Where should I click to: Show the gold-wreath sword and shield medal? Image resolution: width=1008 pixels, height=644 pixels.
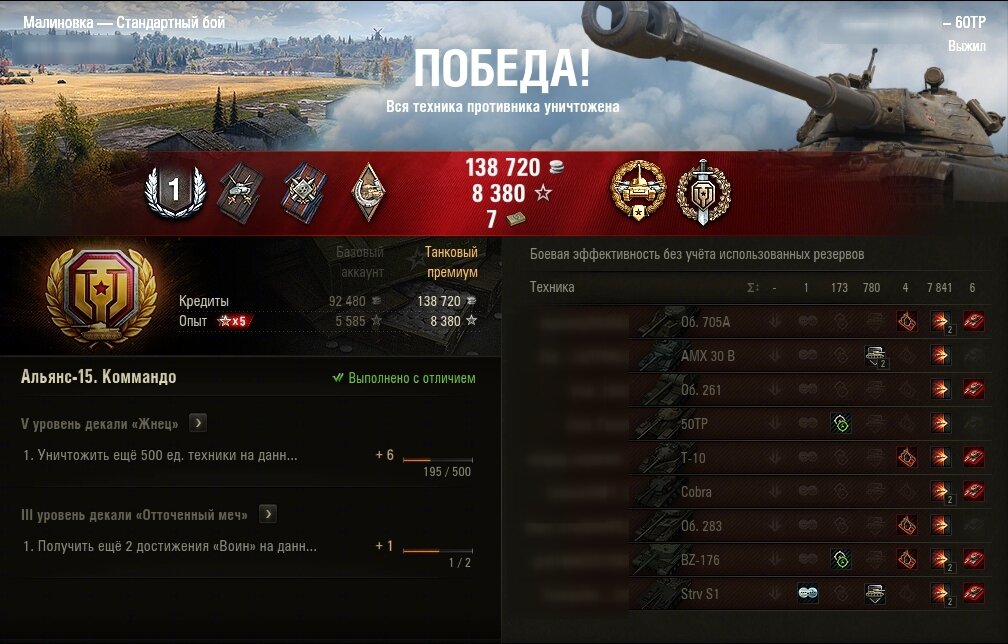click(704, 190)
